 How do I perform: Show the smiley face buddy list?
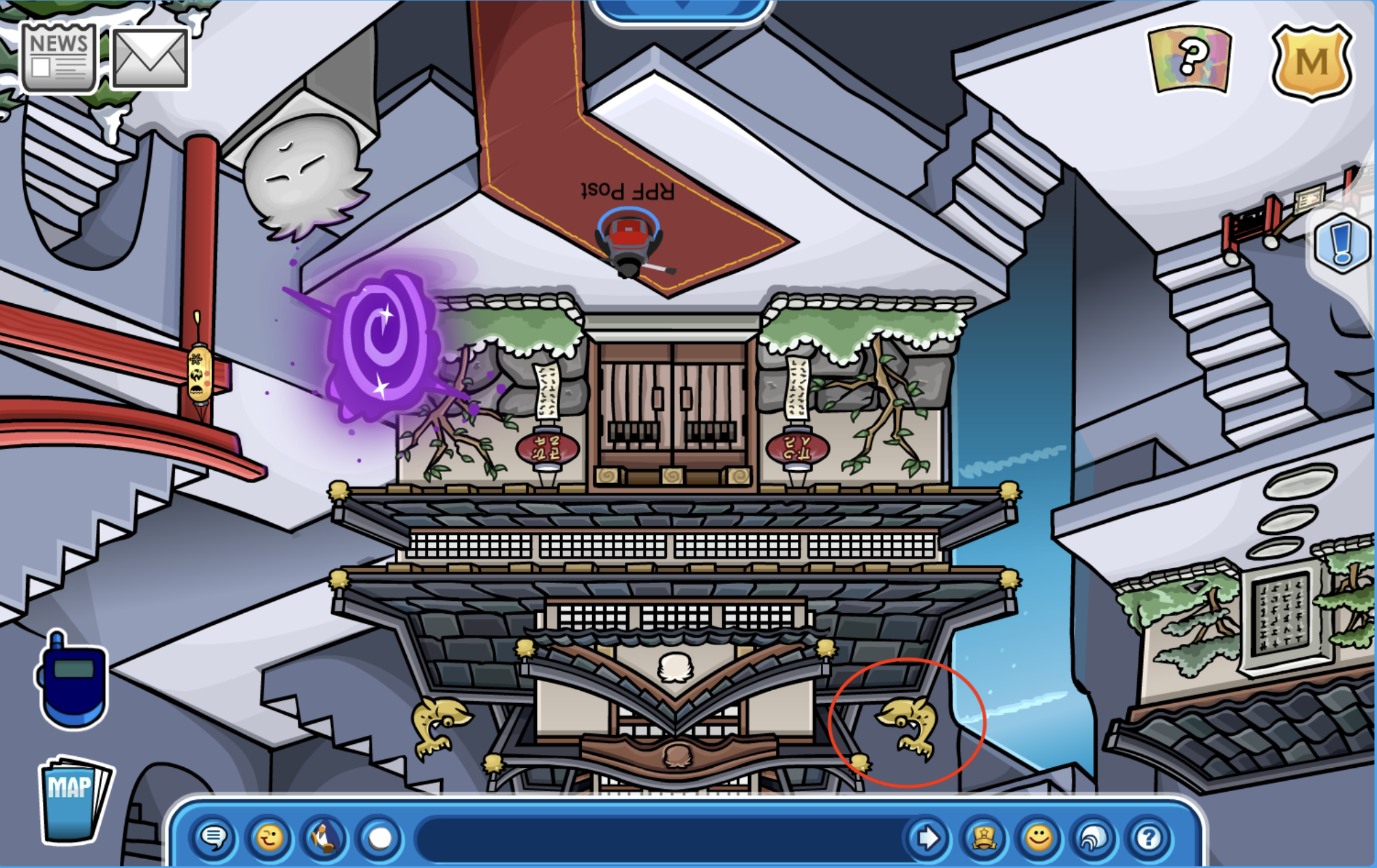click(1038, 837)
